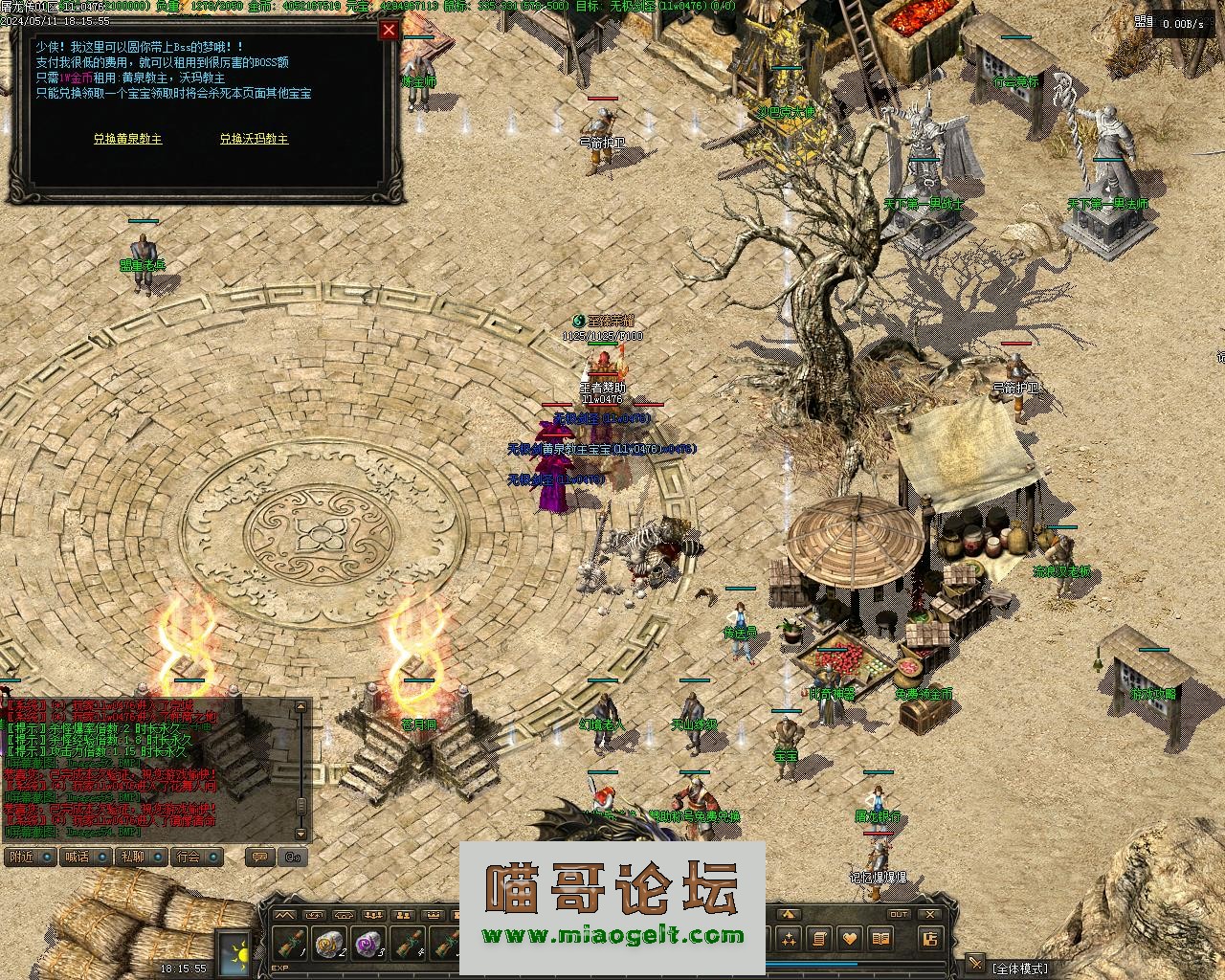
Task: Open the heart icon panel
Action: pyautogui.click(x=850, y=939)
